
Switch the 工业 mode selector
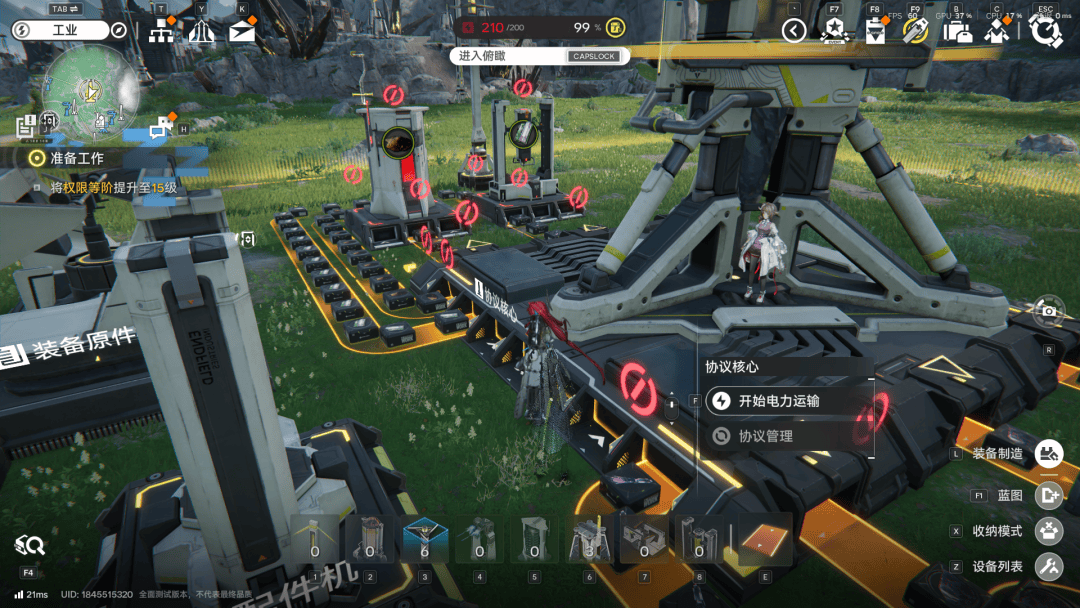(x=63, y=30)
